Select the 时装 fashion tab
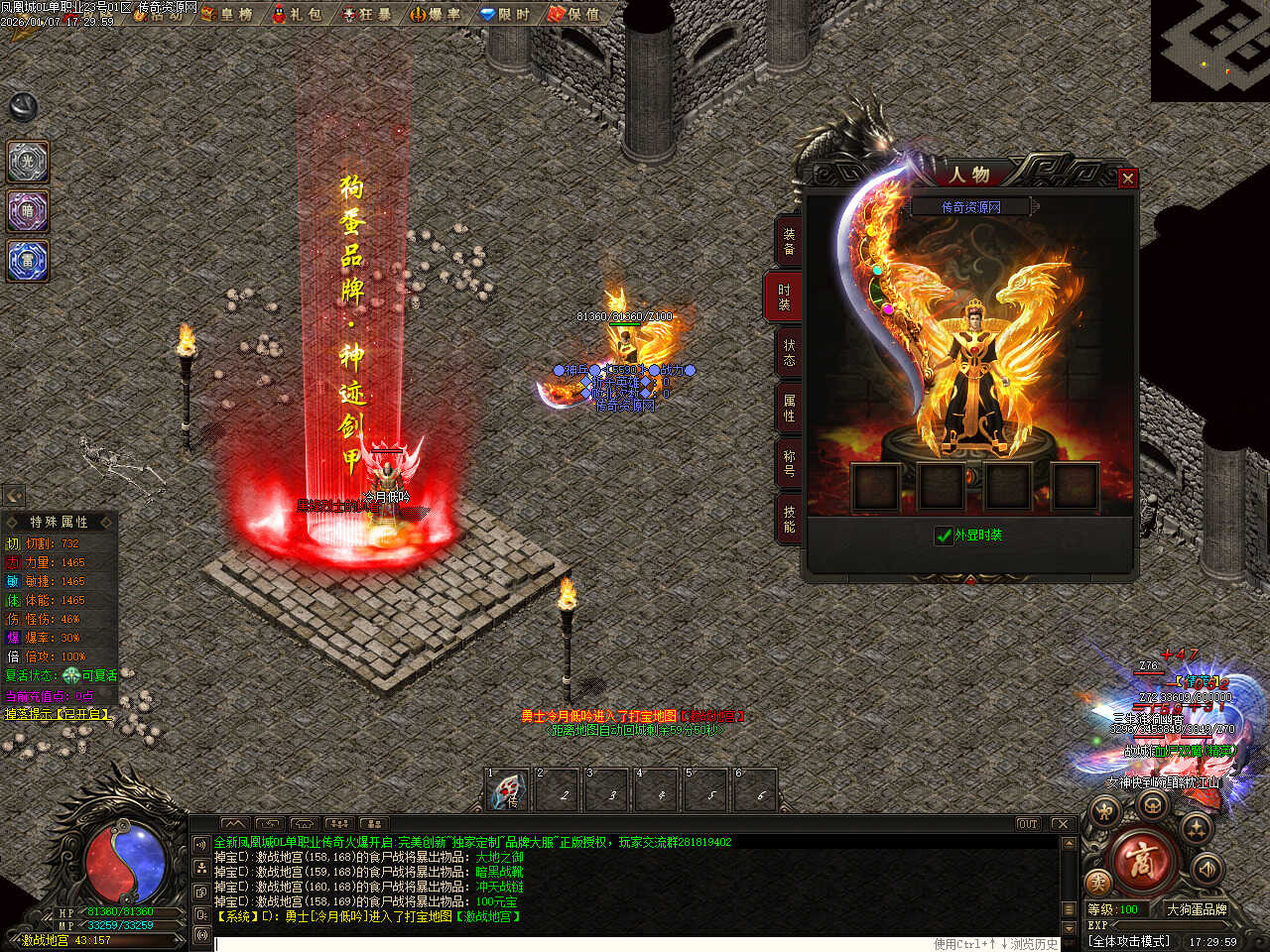The width and height of the screenshot is (1270, 952). [785, 297]
